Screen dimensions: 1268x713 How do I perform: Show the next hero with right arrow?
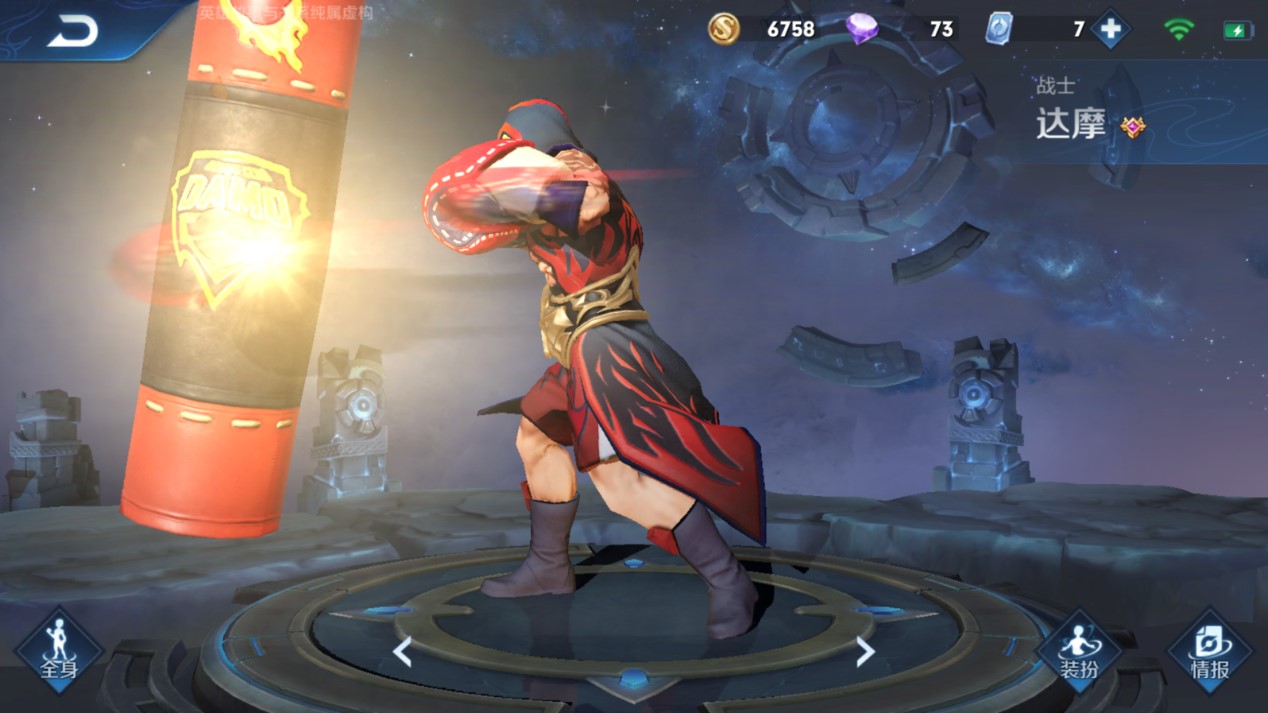click(865, 652)
